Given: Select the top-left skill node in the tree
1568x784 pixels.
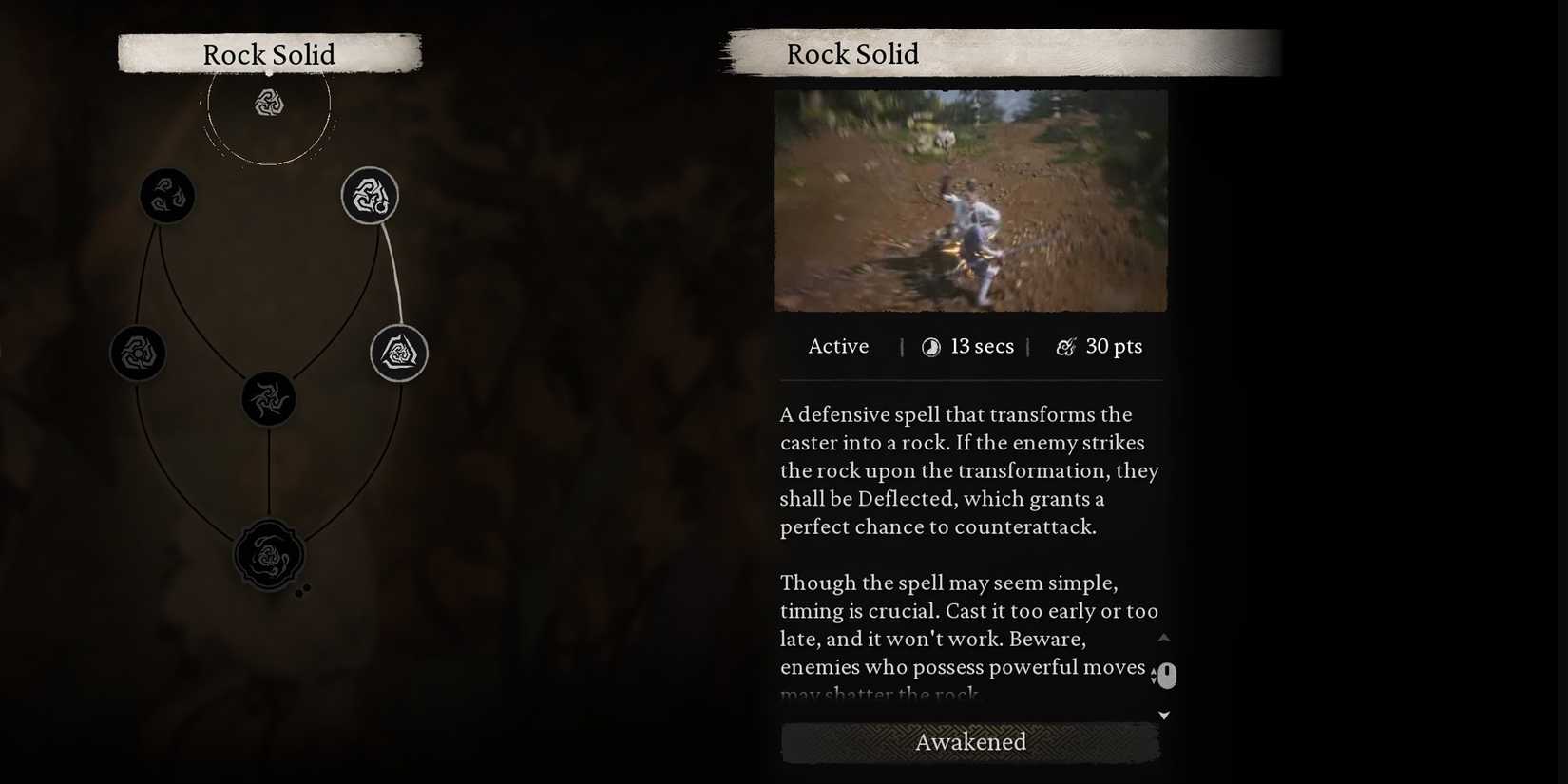Looking at the screenshot, I should (x=167, y=195).
